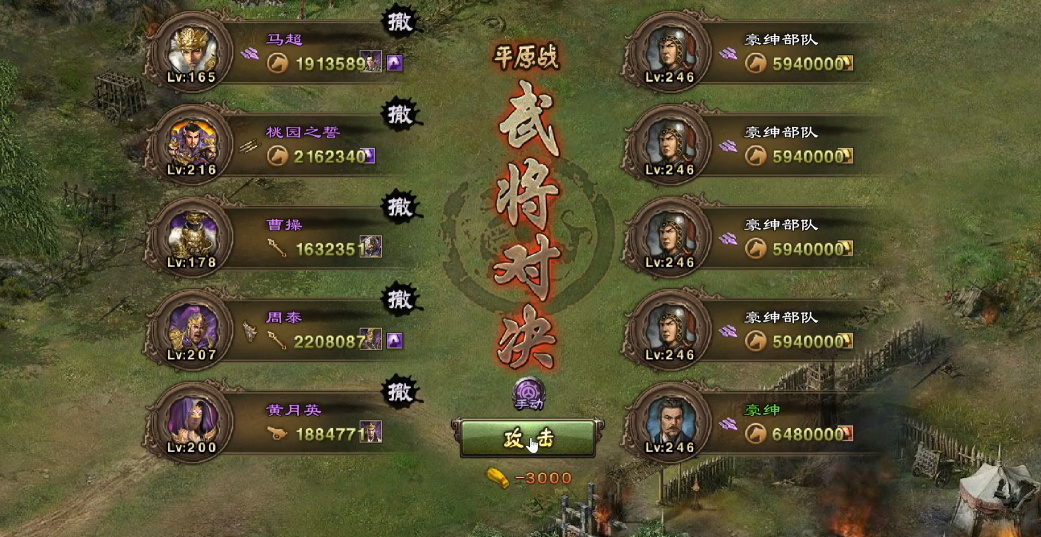Viewport: 1041px width, 537px height.
Task: Retreat 黄月英 using her 撤 badge
Action: tap(400, 391)
